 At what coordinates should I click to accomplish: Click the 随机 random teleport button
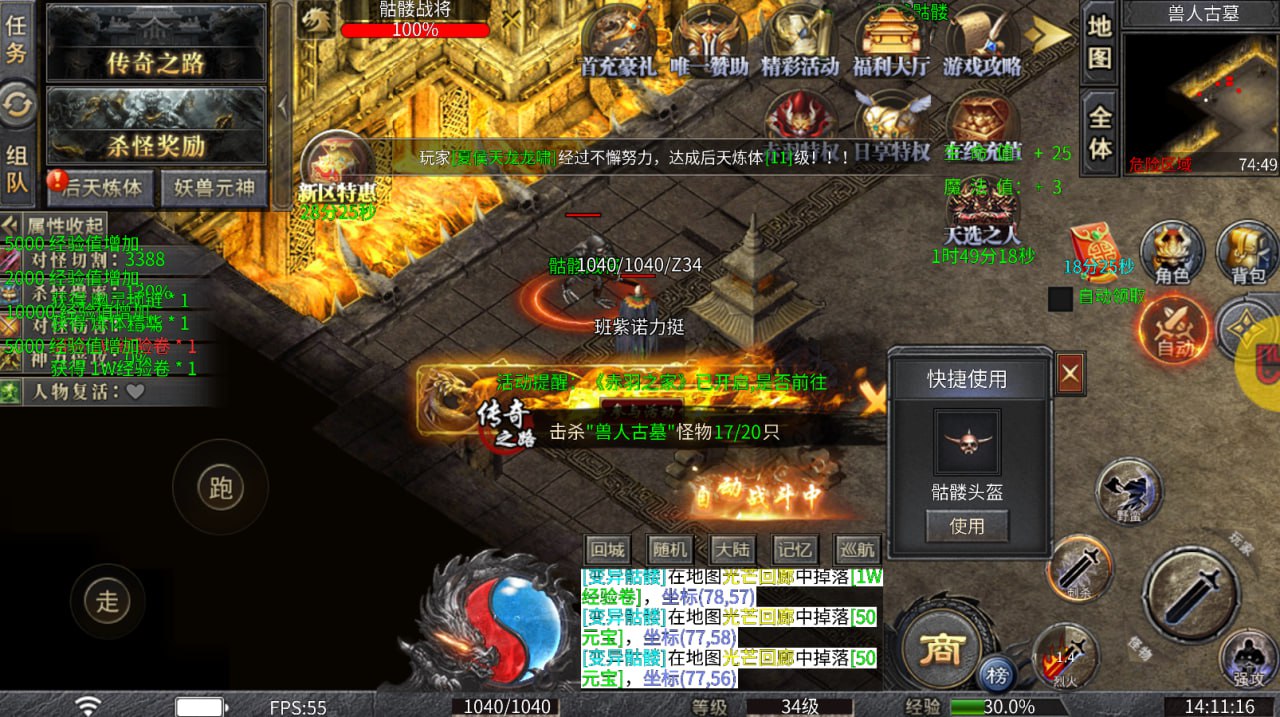coord(669,549)
